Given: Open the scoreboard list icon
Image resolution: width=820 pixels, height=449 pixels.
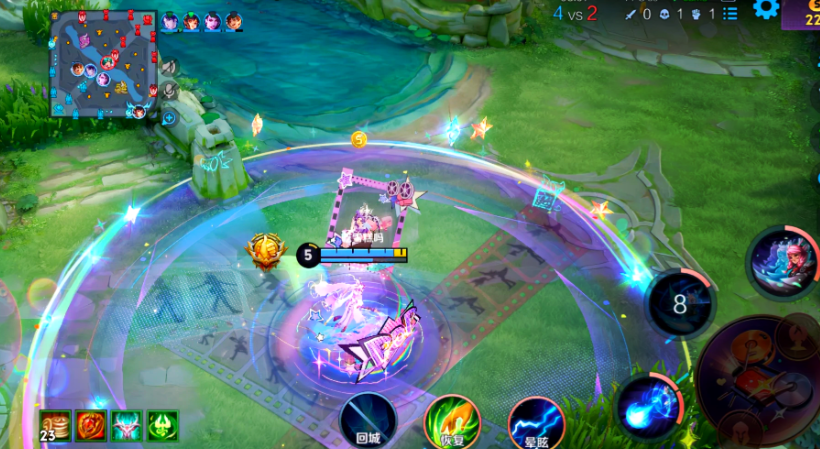Looking at the screenshot, I should tap(731, 13).
